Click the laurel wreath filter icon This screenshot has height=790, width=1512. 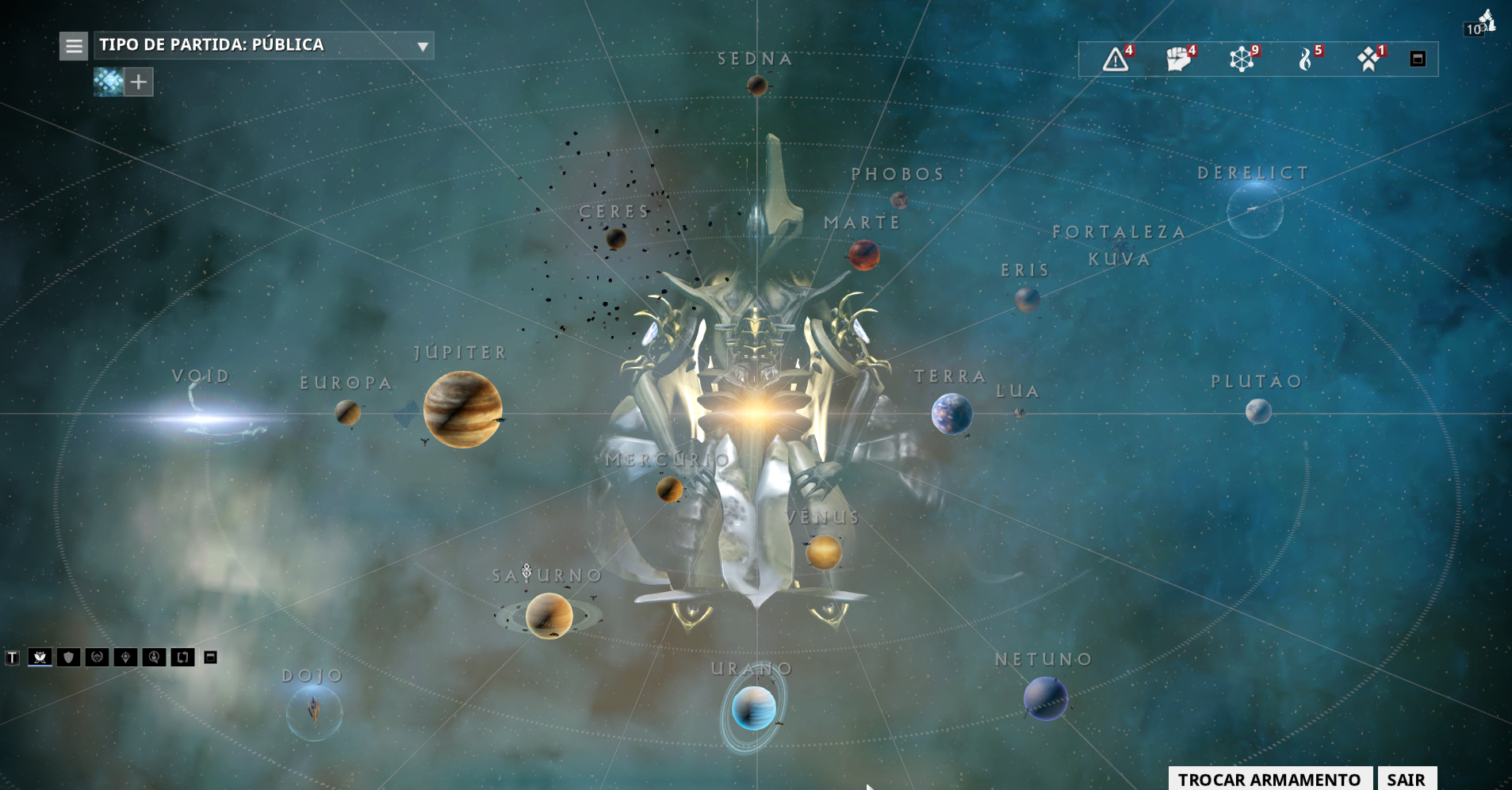click(x=98, y=657)
